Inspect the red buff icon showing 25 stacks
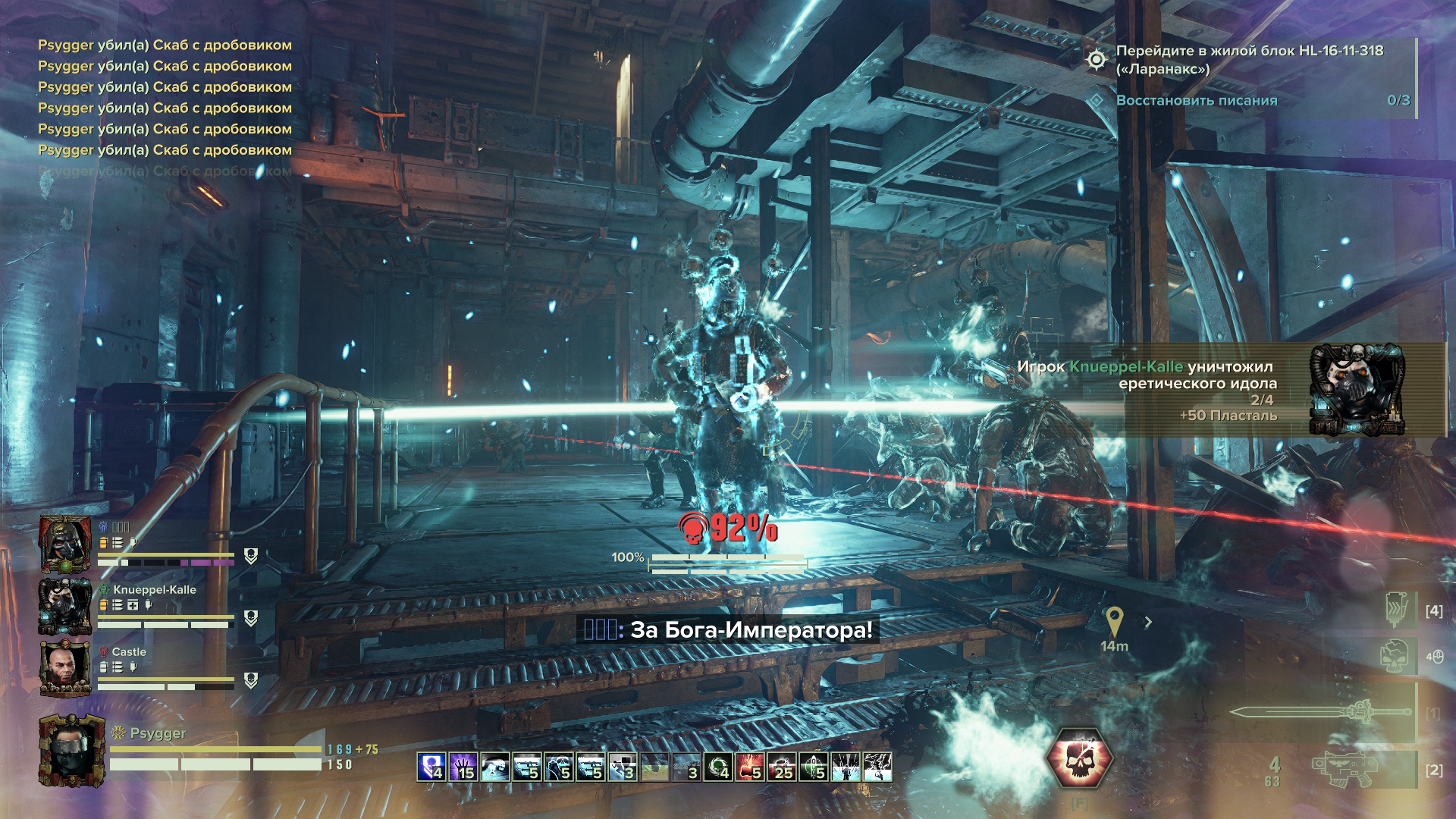This screenshot has width=1456, height=819. coord(781,767)
